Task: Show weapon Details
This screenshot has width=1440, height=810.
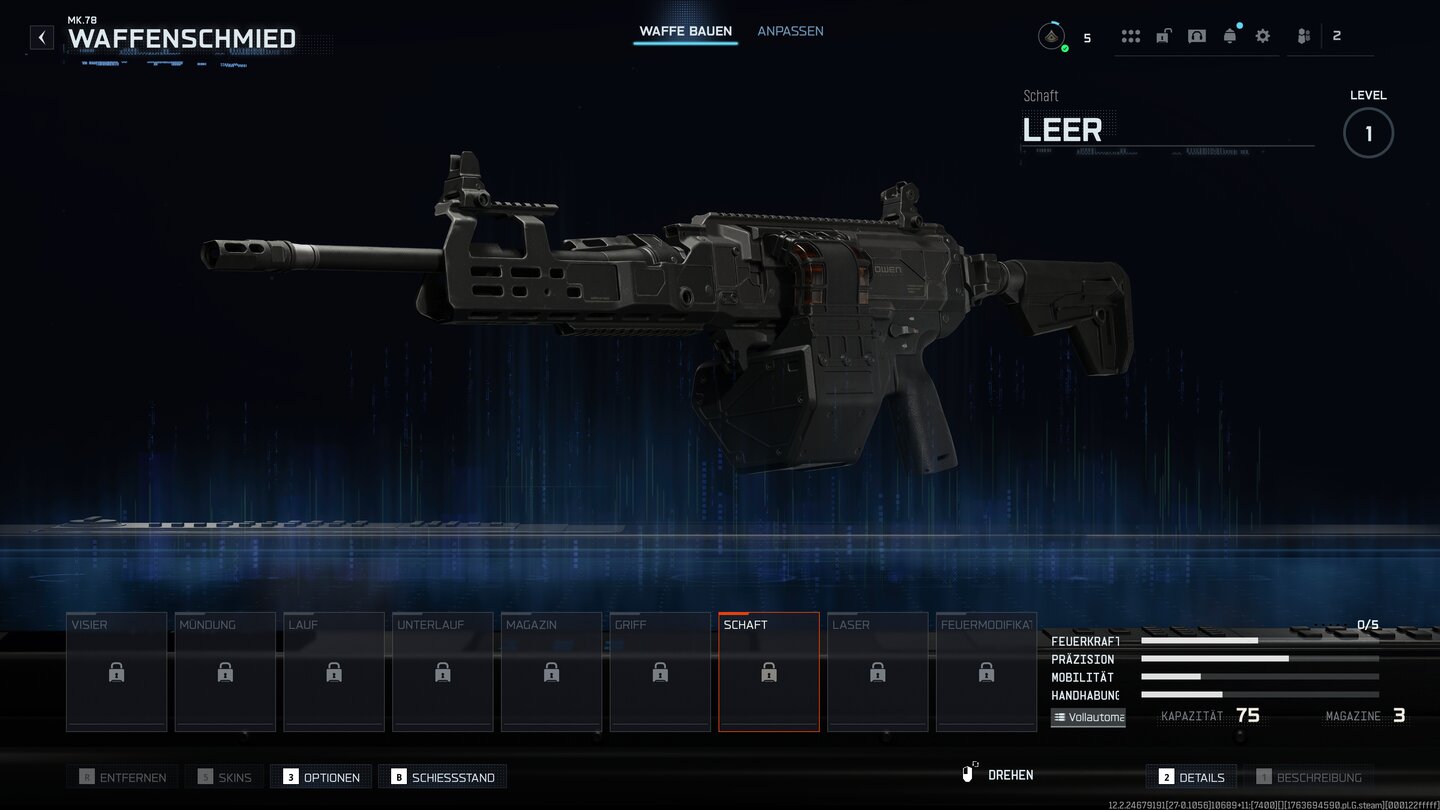Action: point(1192,777)
